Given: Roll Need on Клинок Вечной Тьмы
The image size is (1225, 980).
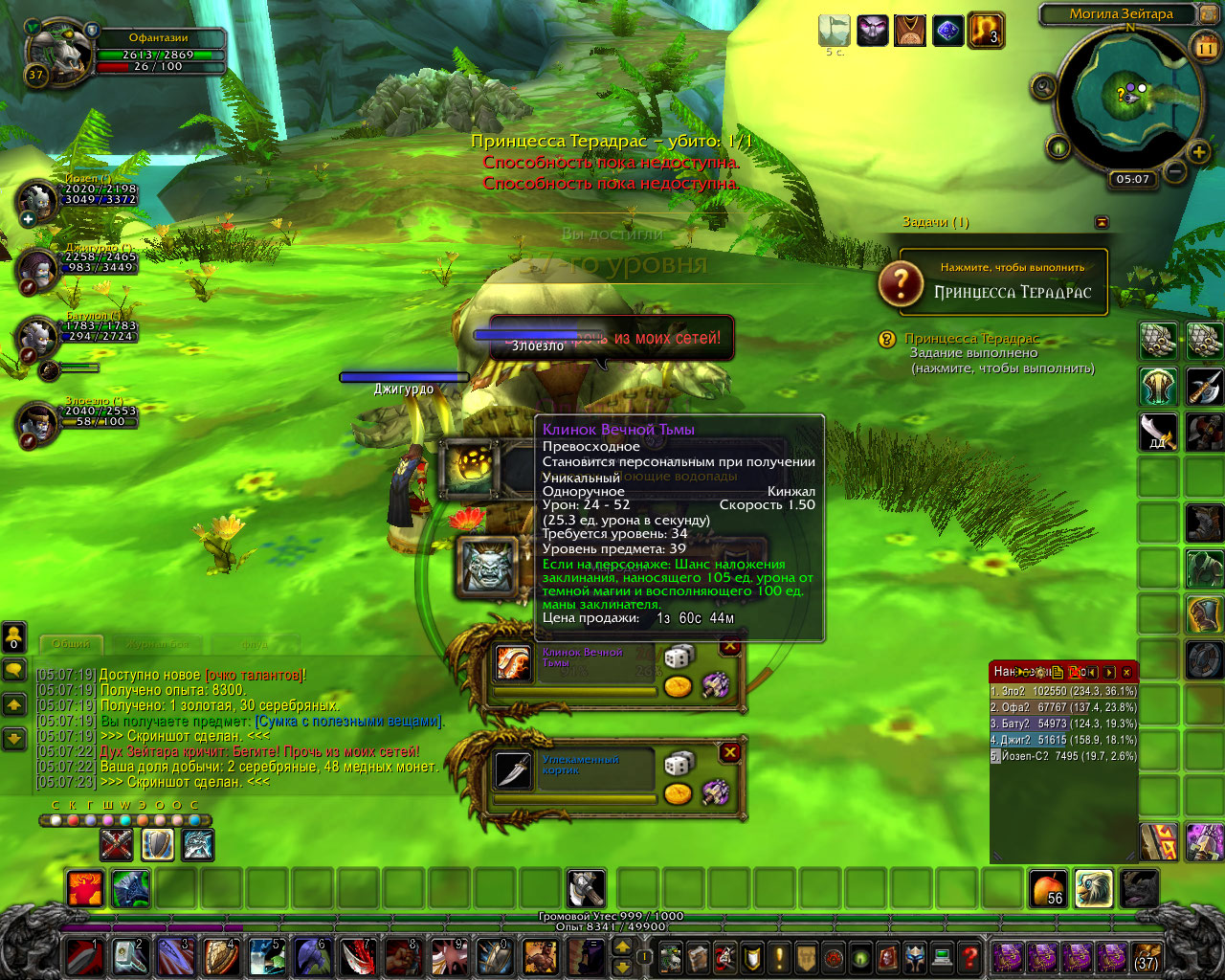Looking at the screenshot, I should pos(679,658).
